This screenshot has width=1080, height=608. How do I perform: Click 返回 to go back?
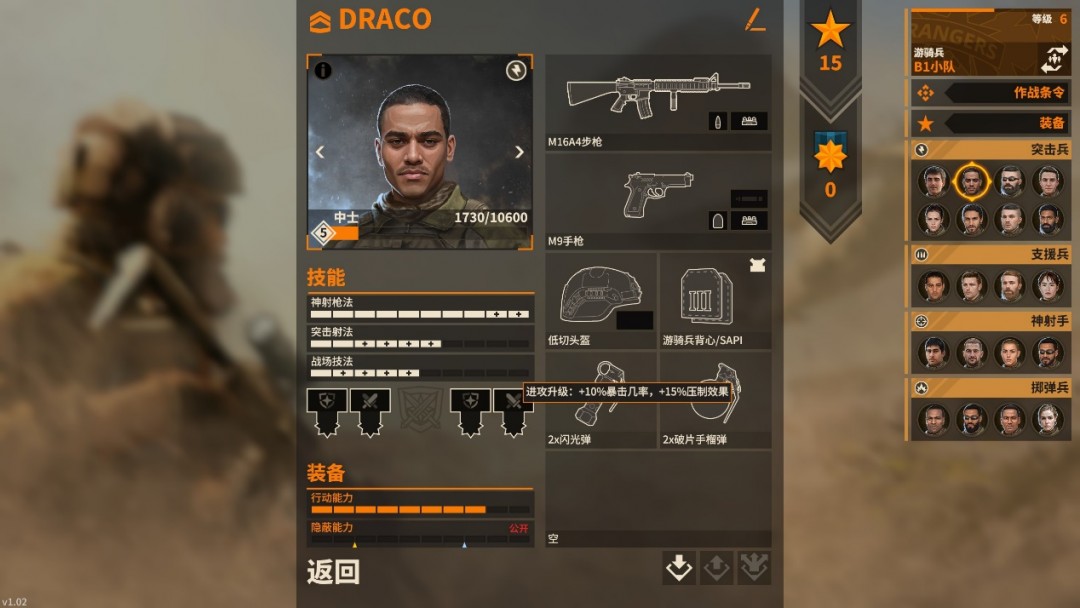[x=333, y=572]
